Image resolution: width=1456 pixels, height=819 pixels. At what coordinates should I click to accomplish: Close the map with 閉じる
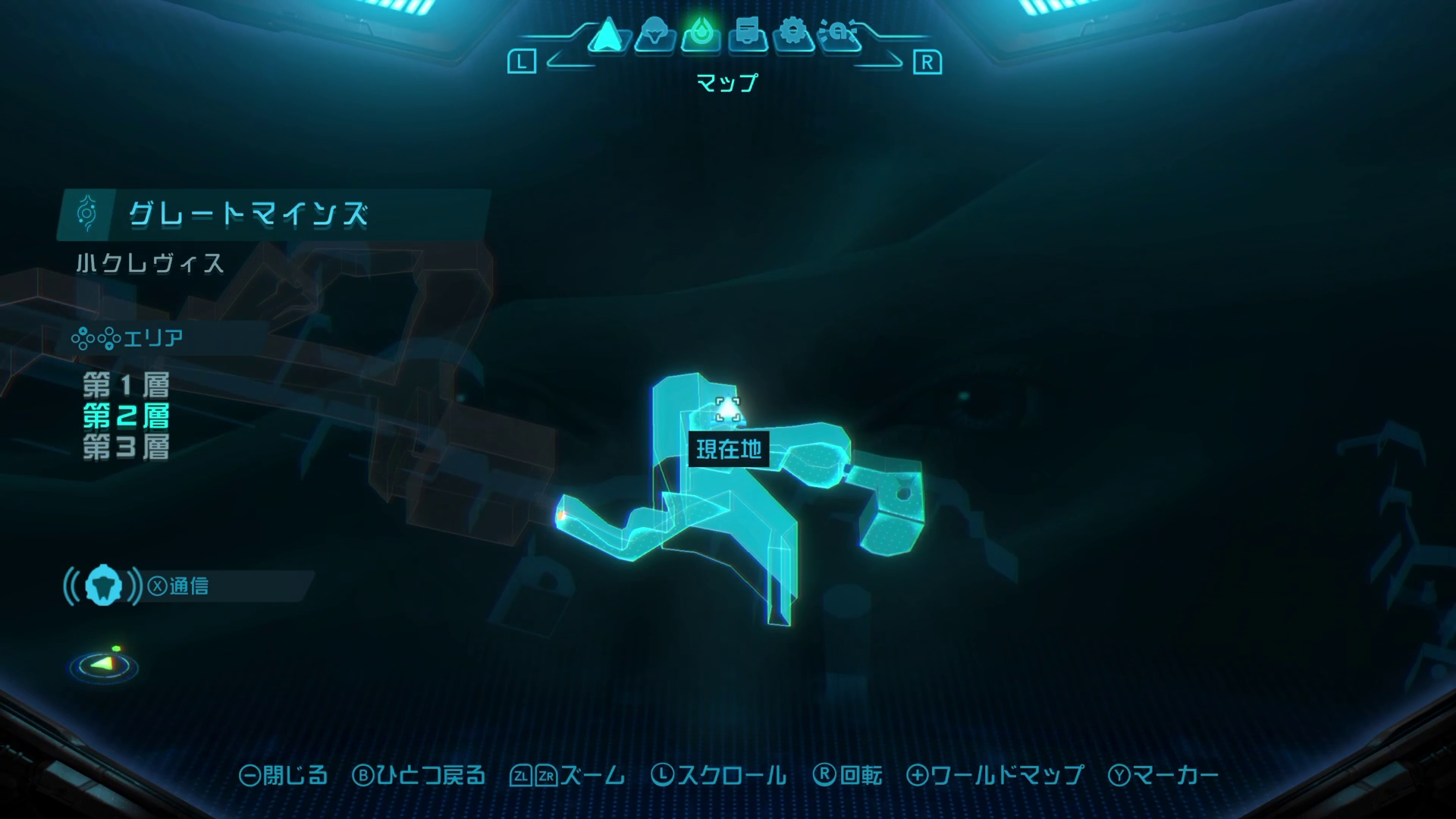[284, 775]
